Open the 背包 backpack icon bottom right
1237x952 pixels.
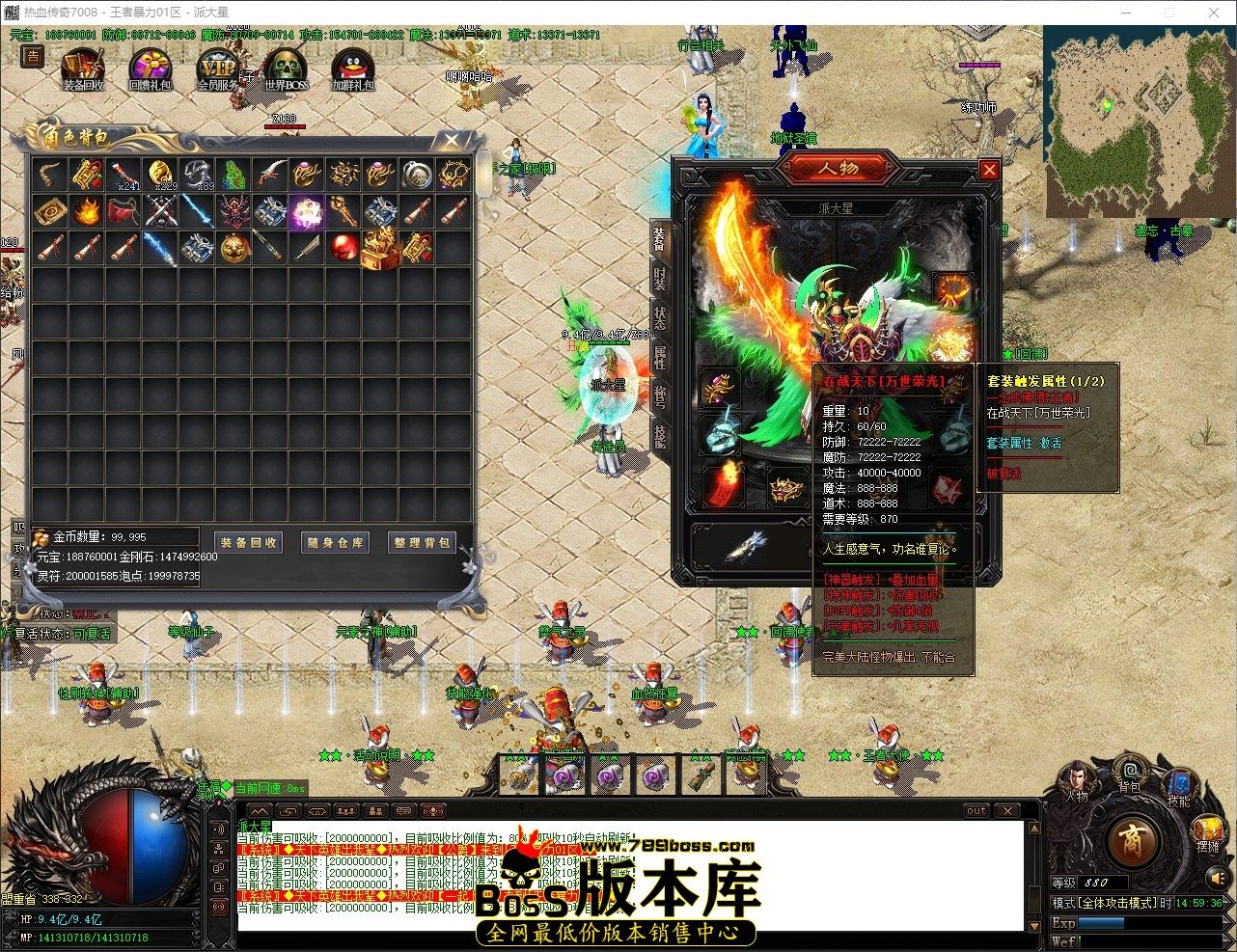pos(1131,771)
